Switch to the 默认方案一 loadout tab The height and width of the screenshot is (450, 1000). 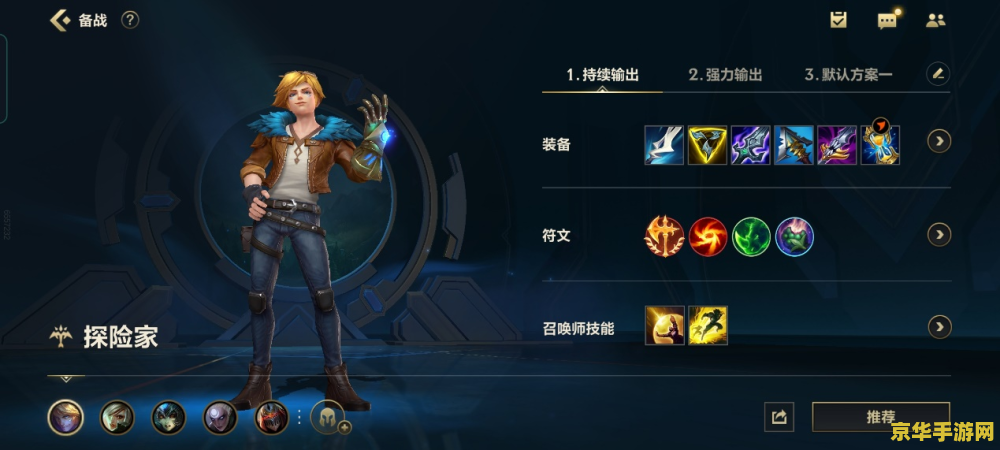pyautogui.click(x=849, y=74)
